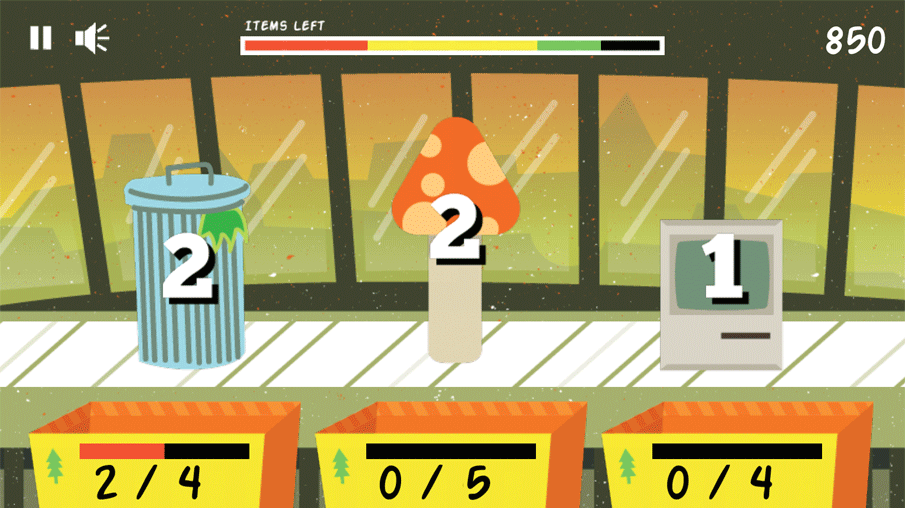Image resolution: width=905 pixels, height=508 pixels.
Task: Click the bin labeled 0 / 4
Action: coord(736,460)
